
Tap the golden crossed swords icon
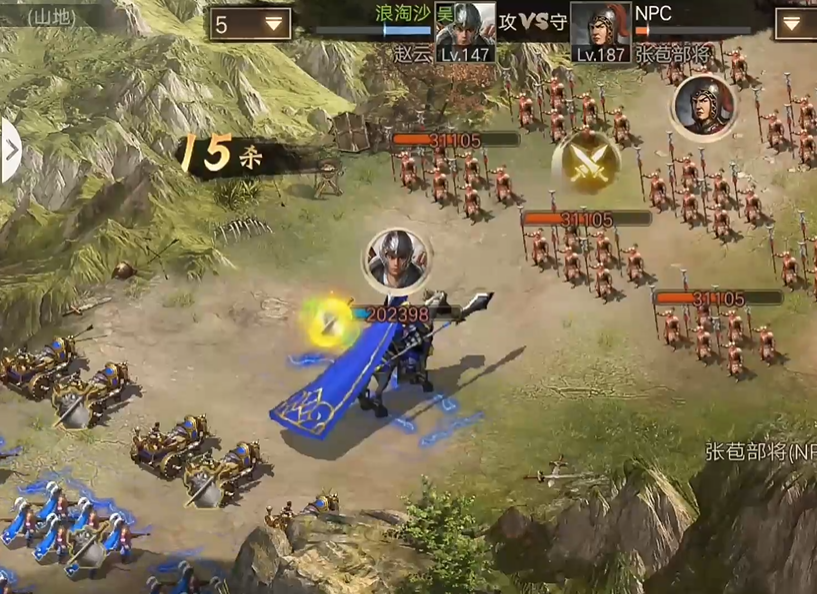[x=586, y=161]
